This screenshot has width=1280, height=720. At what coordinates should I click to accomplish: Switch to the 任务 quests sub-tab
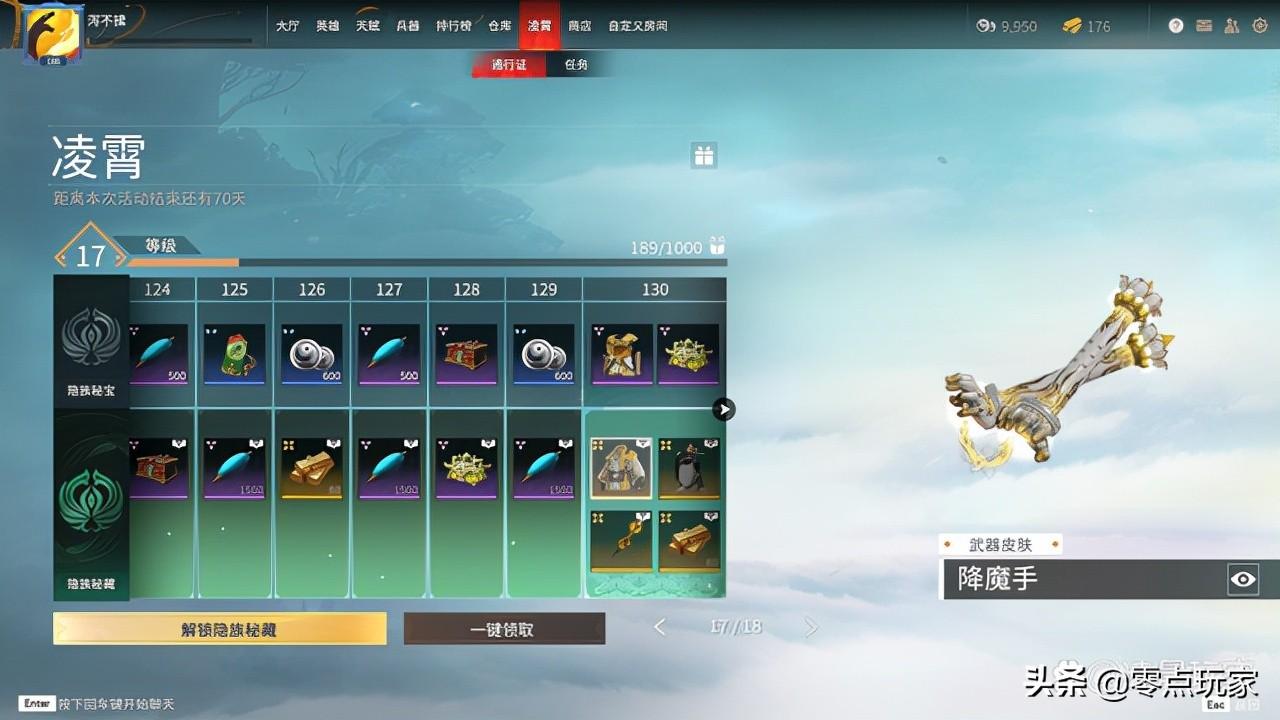576,65
